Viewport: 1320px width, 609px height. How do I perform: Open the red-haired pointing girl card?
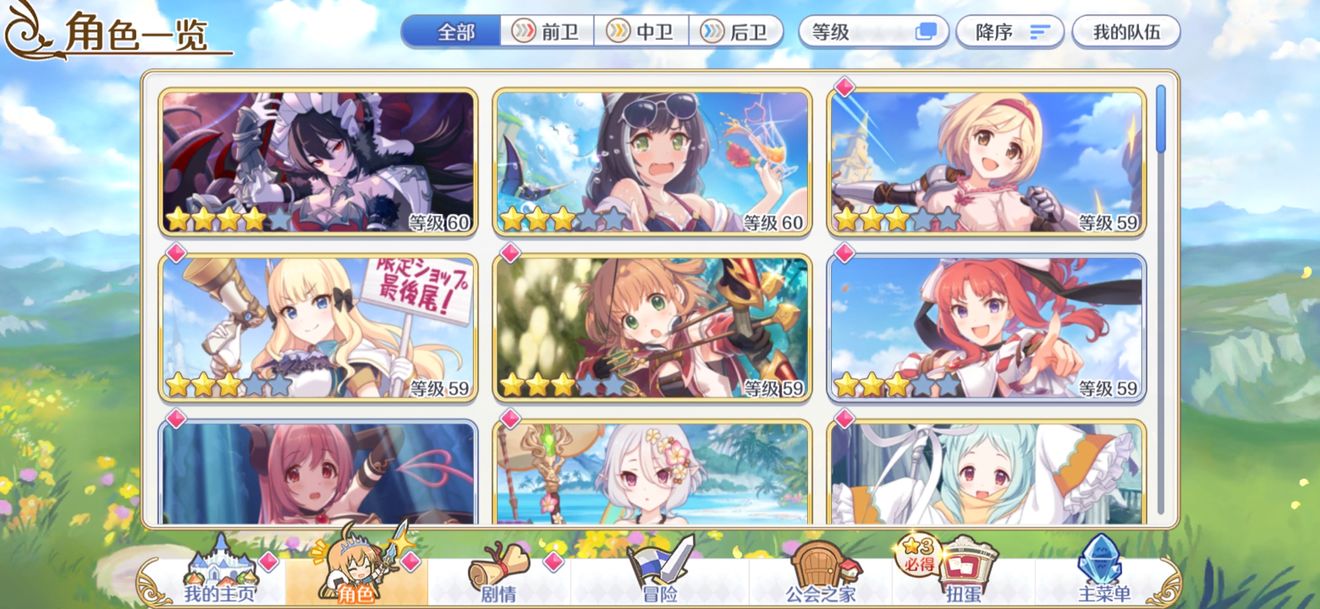point(986,328)
